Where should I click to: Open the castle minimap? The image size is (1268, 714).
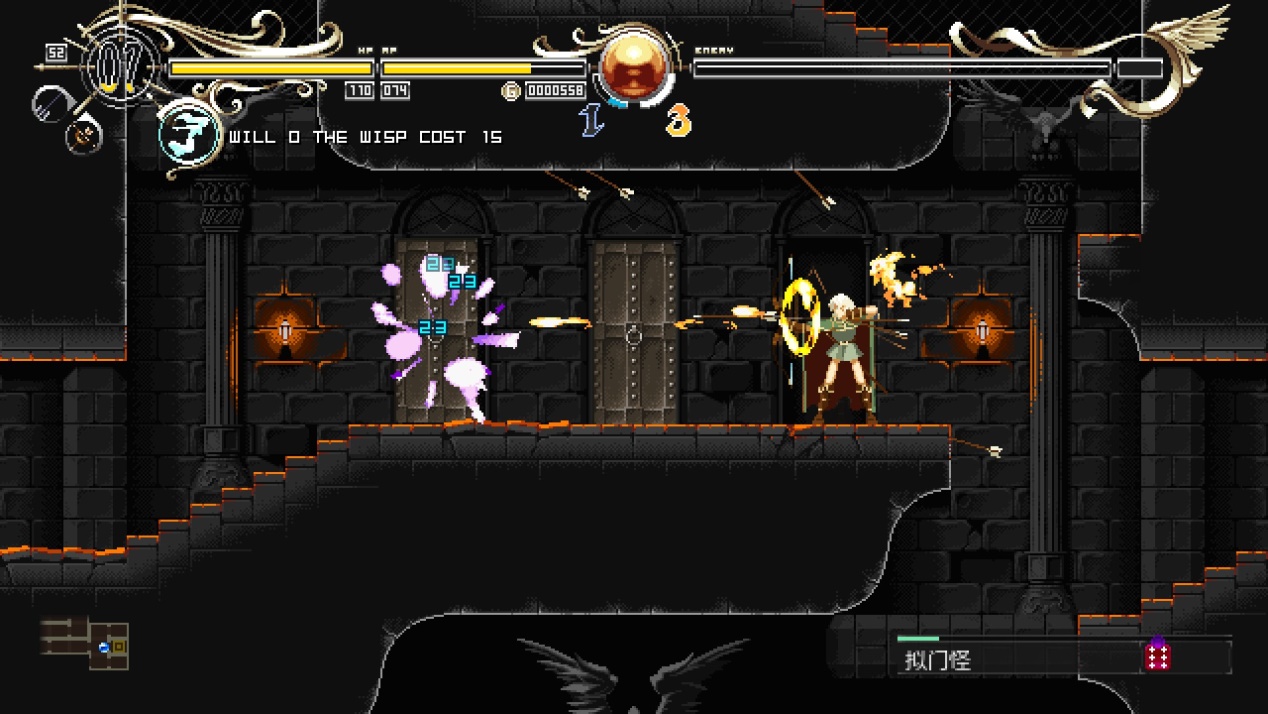click(x=86, y=642)
